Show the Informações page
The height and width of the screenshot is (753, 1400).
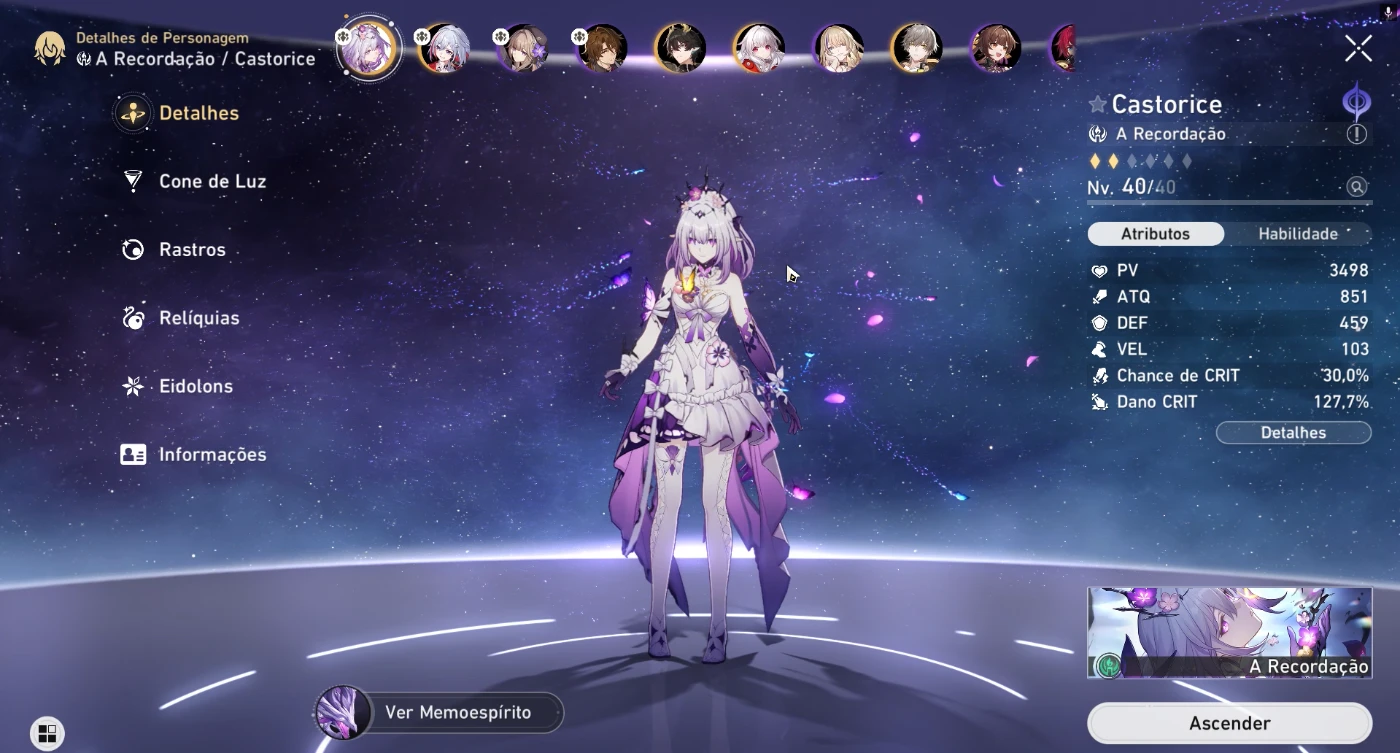point(212,454)
